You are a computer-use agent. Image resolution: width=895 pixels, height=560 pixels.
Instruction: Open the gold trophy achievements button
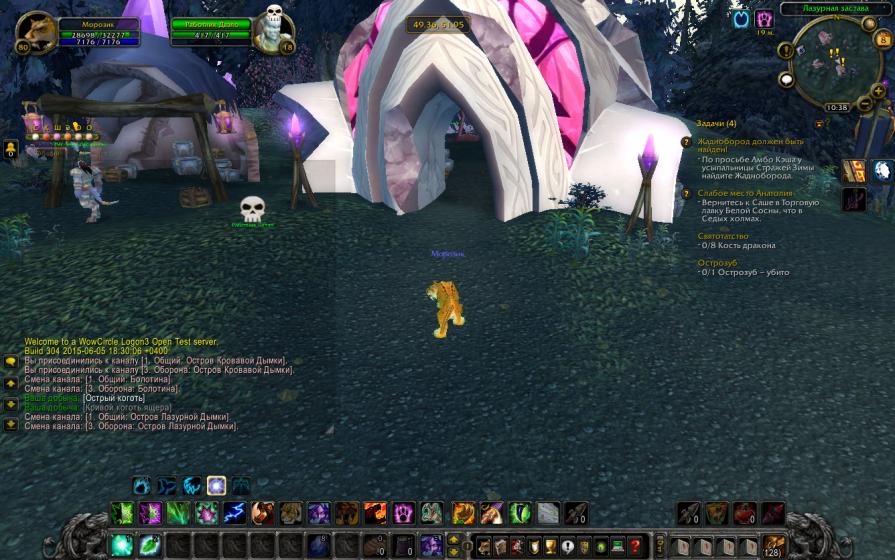click(x=549, y=546)
